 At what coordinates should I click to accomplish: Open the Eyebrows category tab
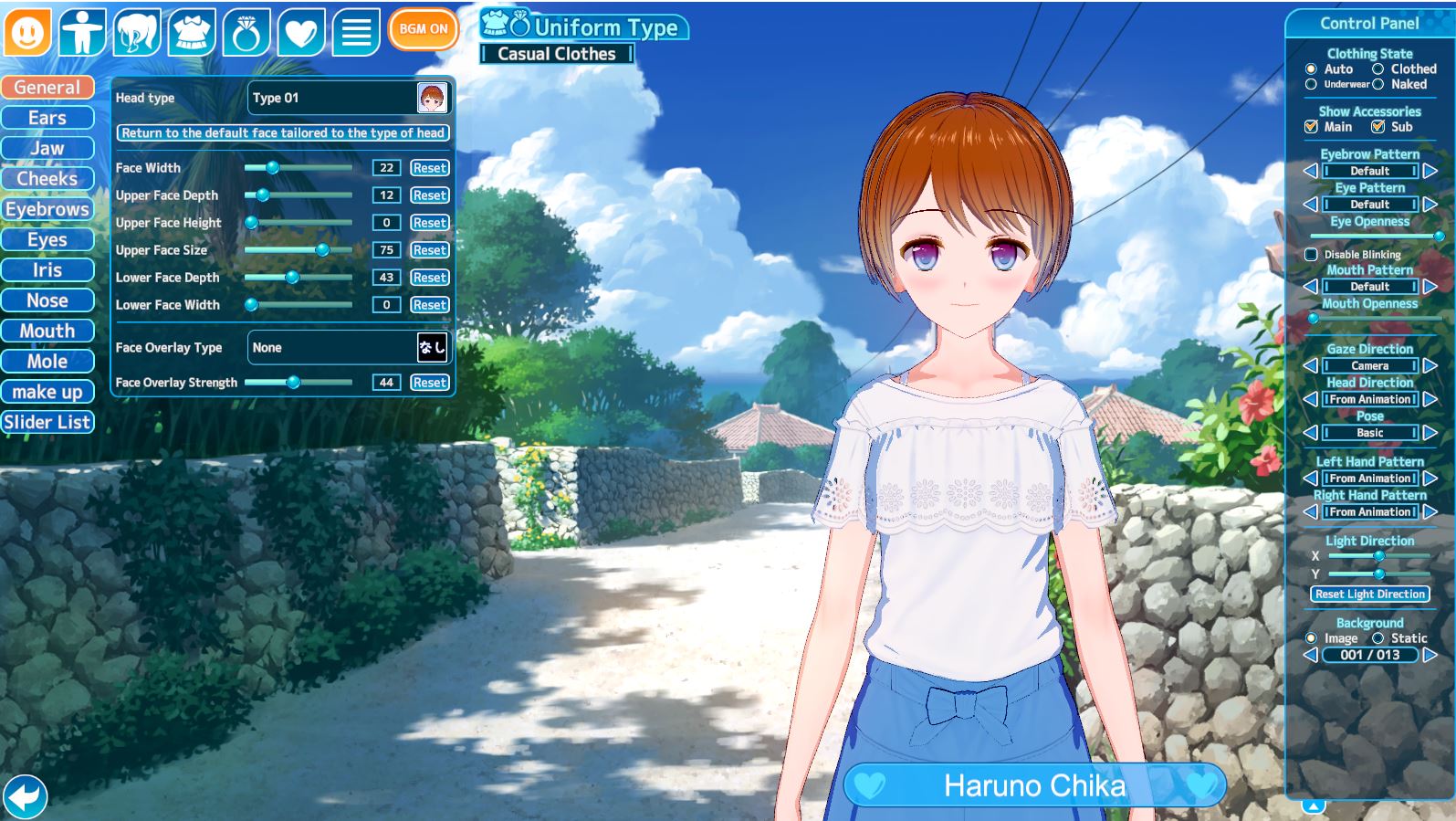point(47,209)
